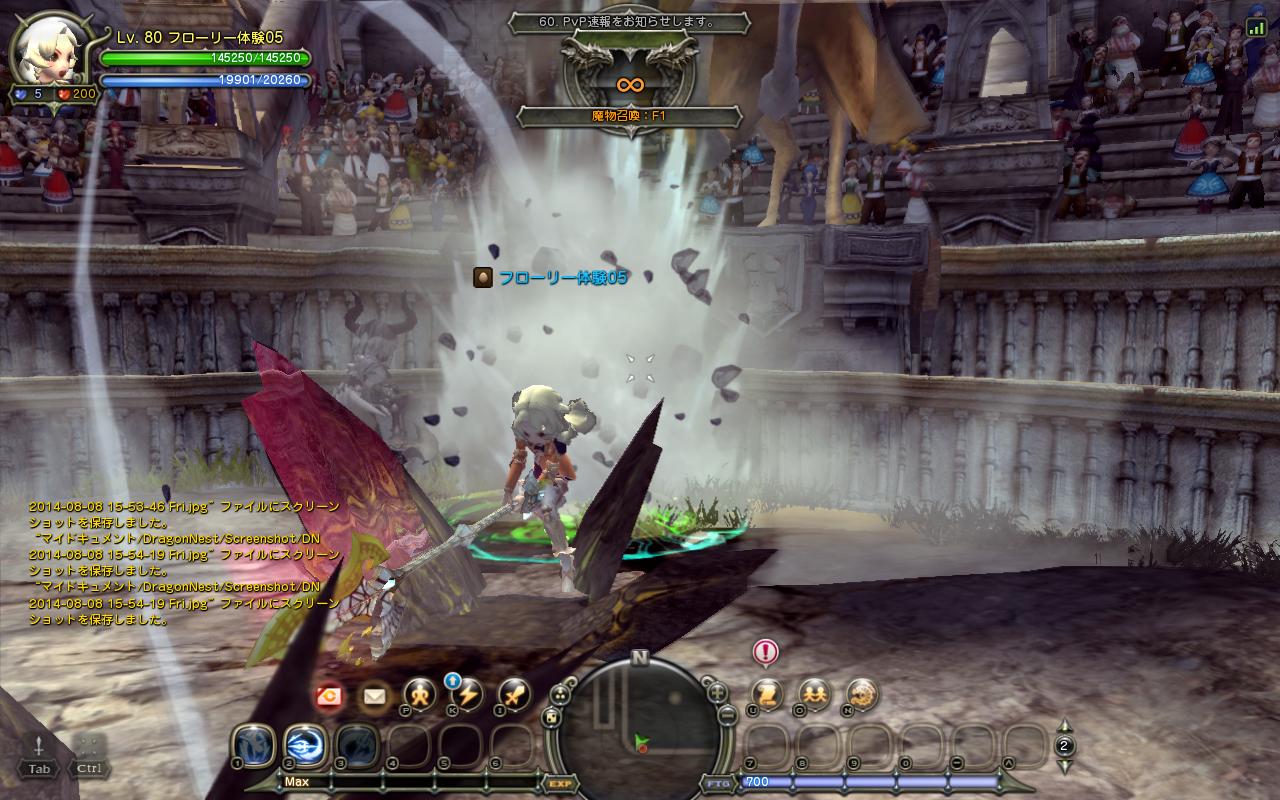Zoom in the minimap with plus button

coord(717,692)
